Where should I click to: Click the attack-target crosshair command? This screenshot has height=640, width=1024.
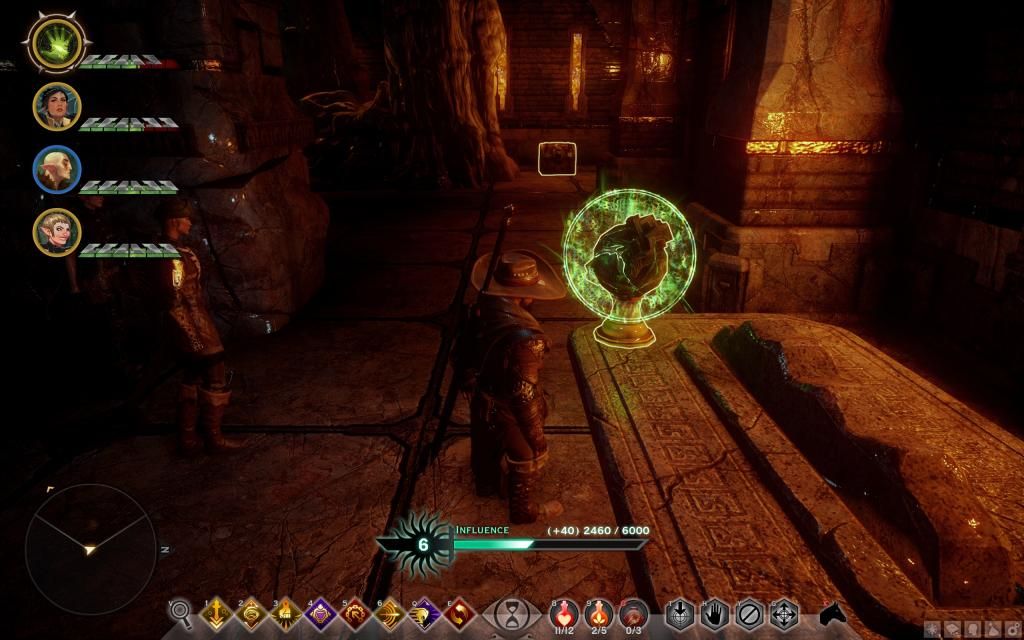[680, 612]
